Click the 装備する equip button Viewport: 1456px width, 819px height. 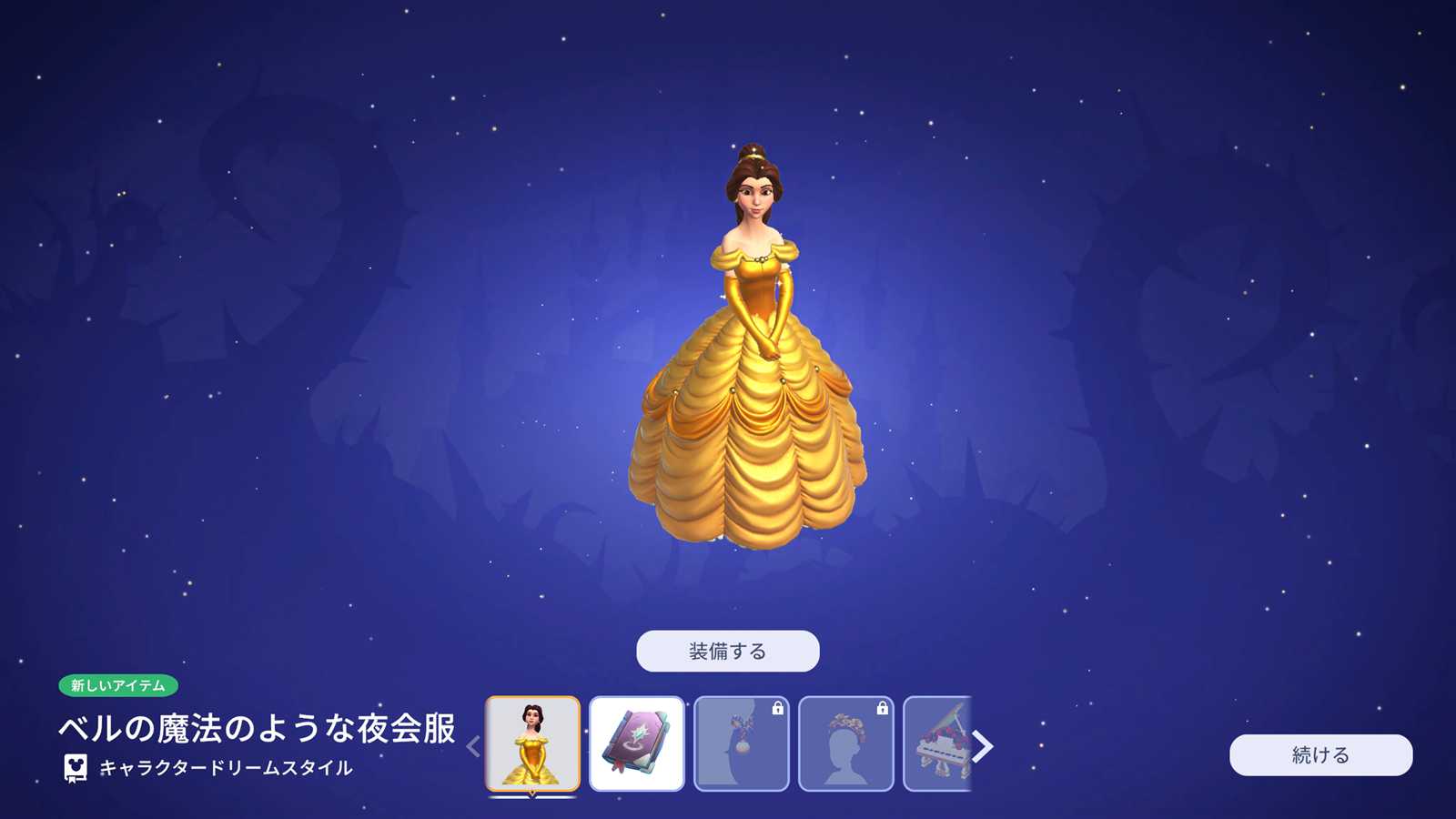pos(727,651)
